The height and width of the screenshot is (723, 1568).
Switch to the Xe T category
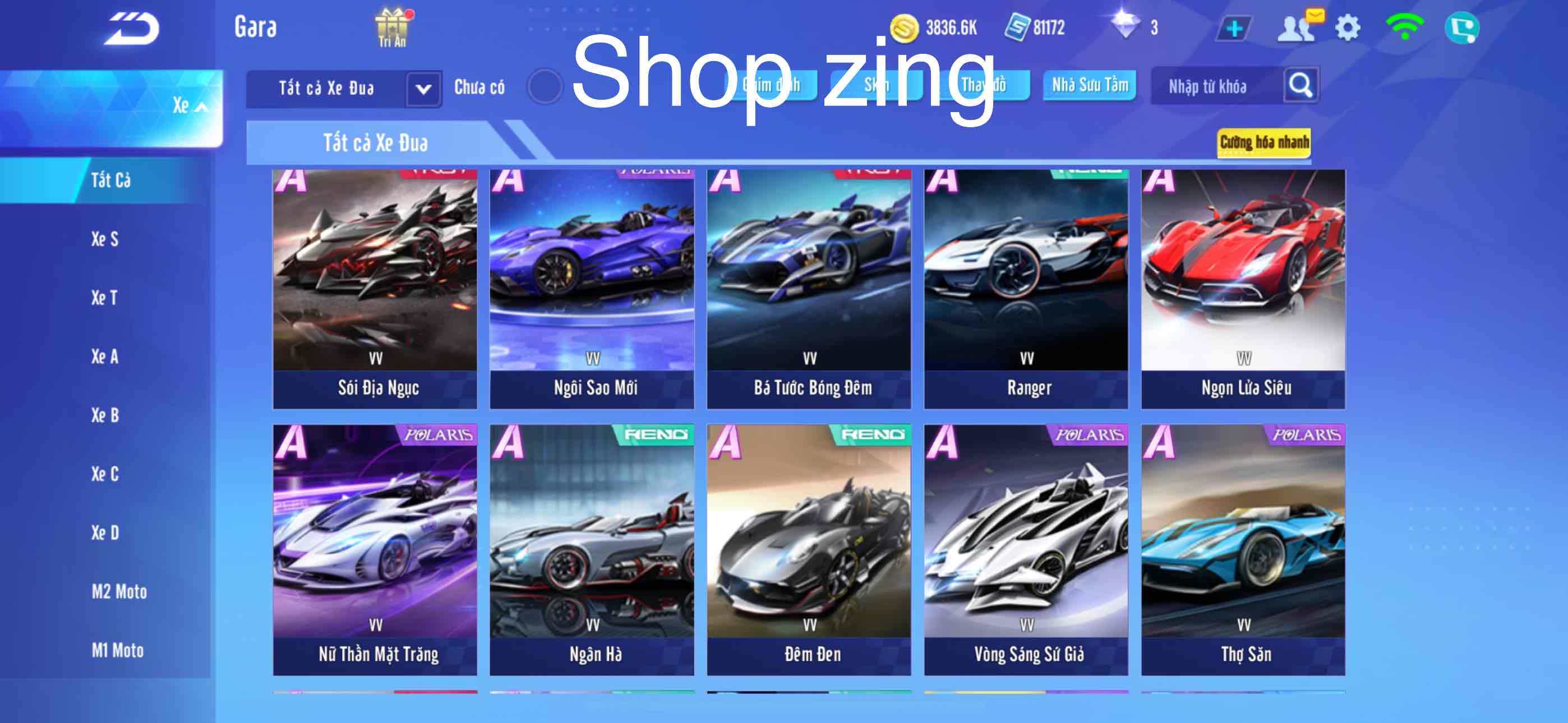[x=104, y=298]
